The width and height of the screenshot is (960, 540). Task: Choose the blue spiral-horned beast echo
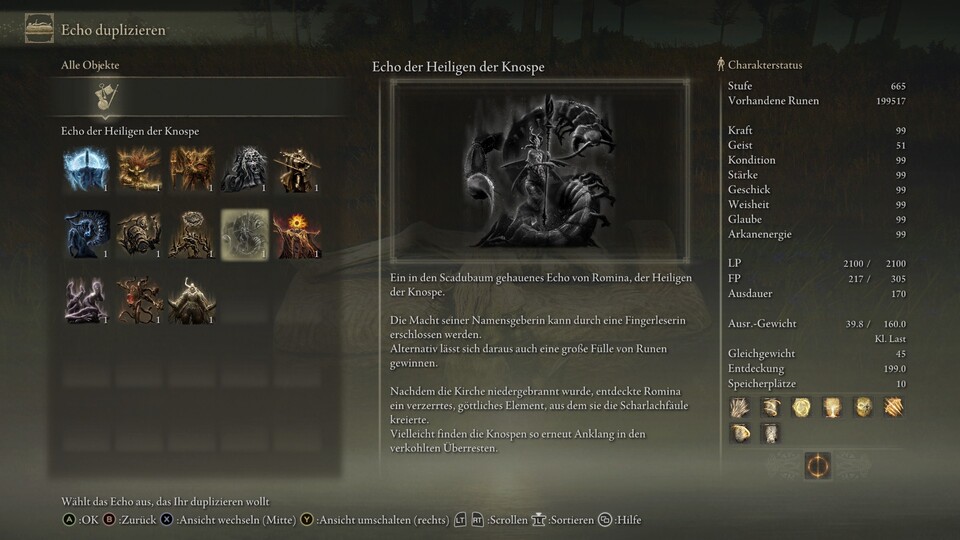coord(85,234)
